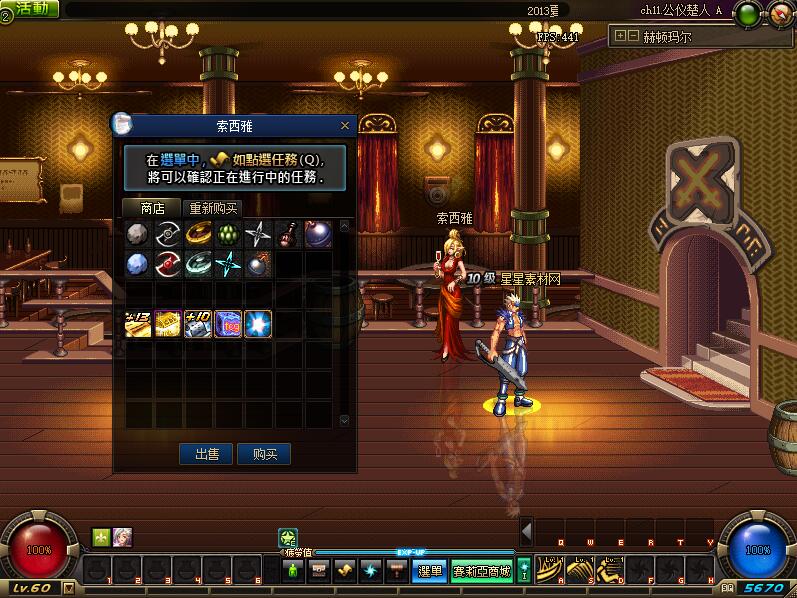Close the 索西雅 shop window
Image resolution: width=797 pixels, height=598 pixels.
tap(345, 126)
